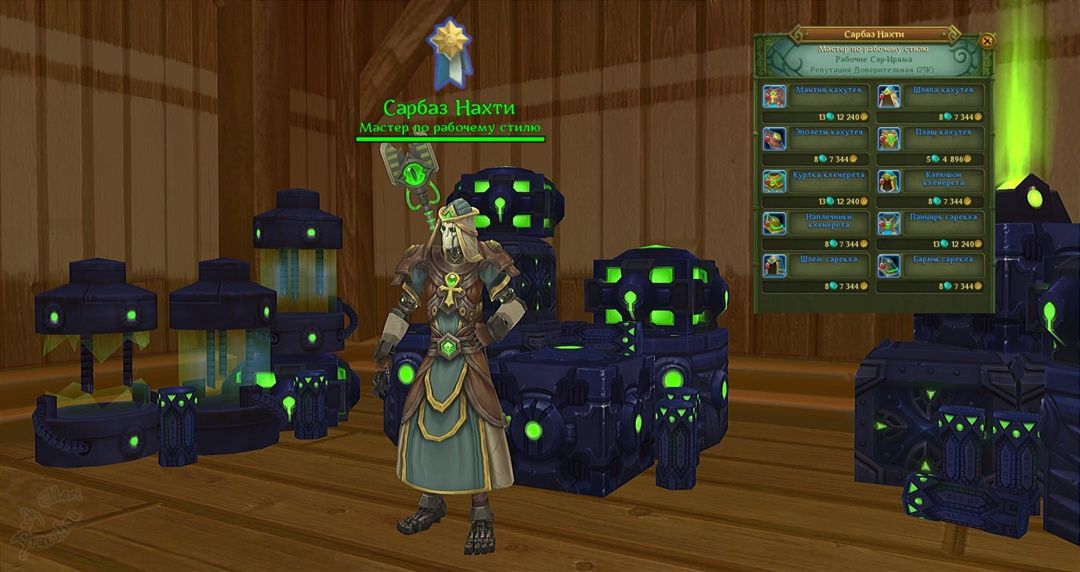This screenshot has width=1080, height=572.
Task: Pick the Панцирь сарекха item
Action: (x=930, y=223)
